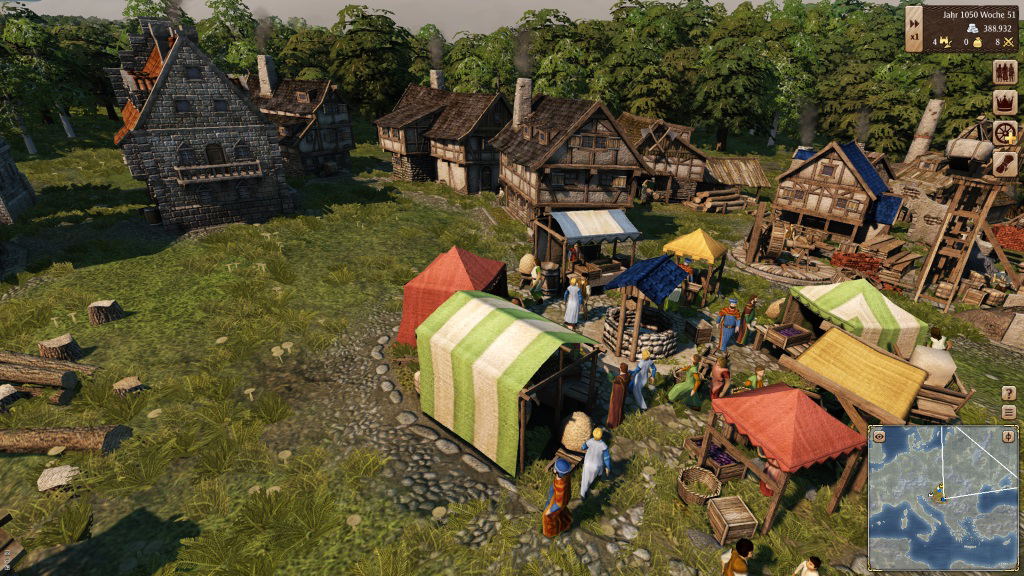This screenshot has height=576, width=1024.
Task: Open help with the question mark button
Action: tap(1008, 393)
